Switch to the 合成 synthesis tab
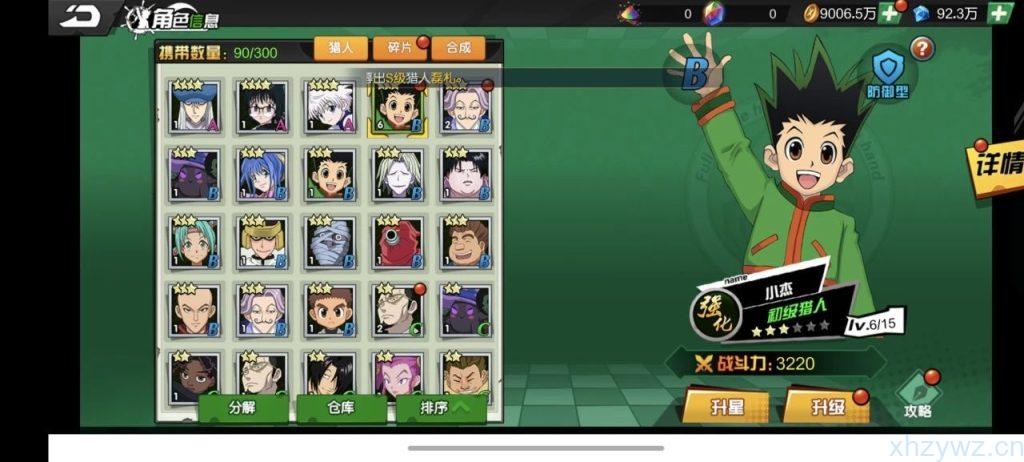The width and height of the screenshot is (1024, 462). (x=458, y=47)
